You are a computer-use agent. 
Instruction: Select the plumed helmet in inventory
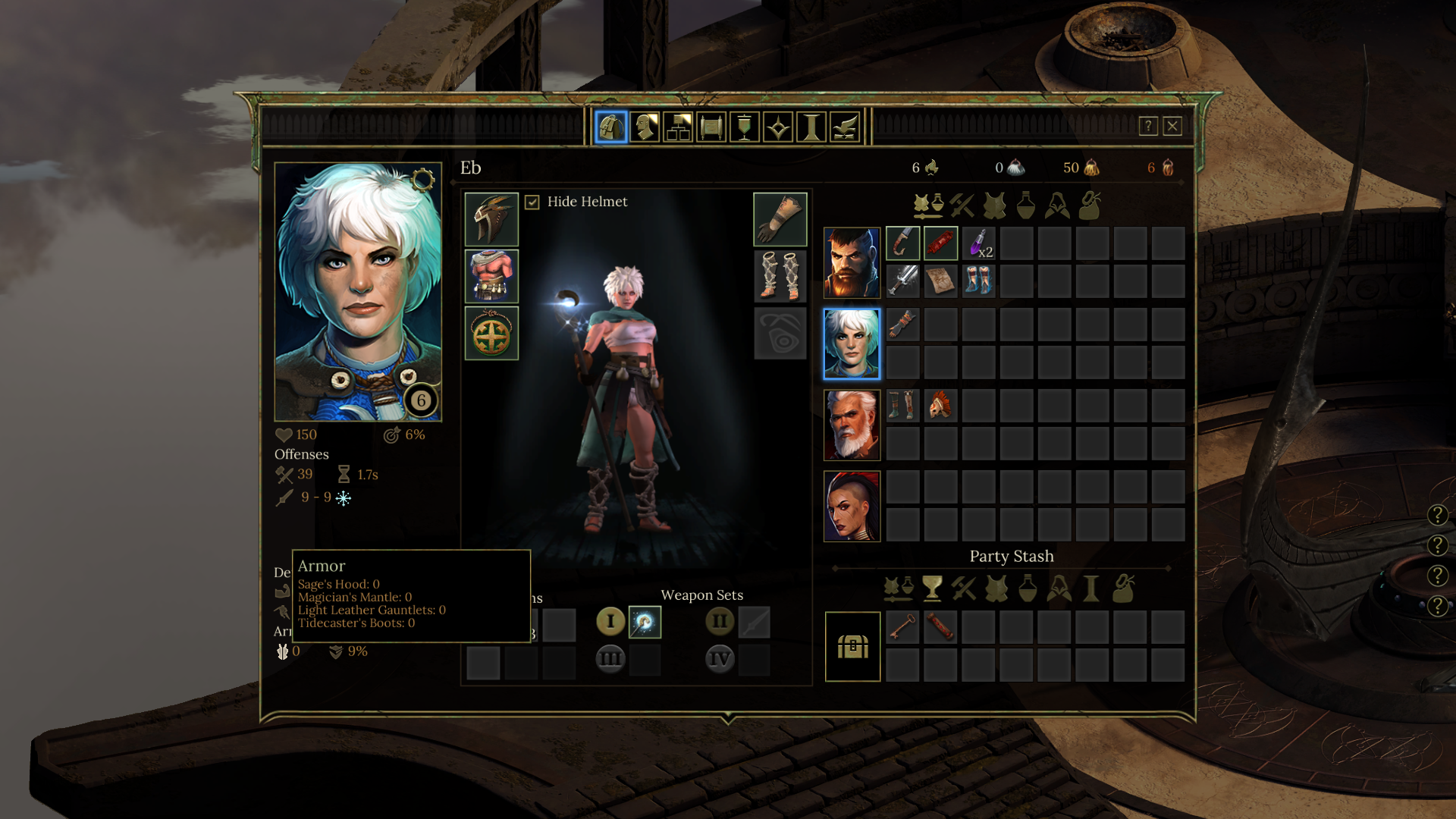point(941,406)
